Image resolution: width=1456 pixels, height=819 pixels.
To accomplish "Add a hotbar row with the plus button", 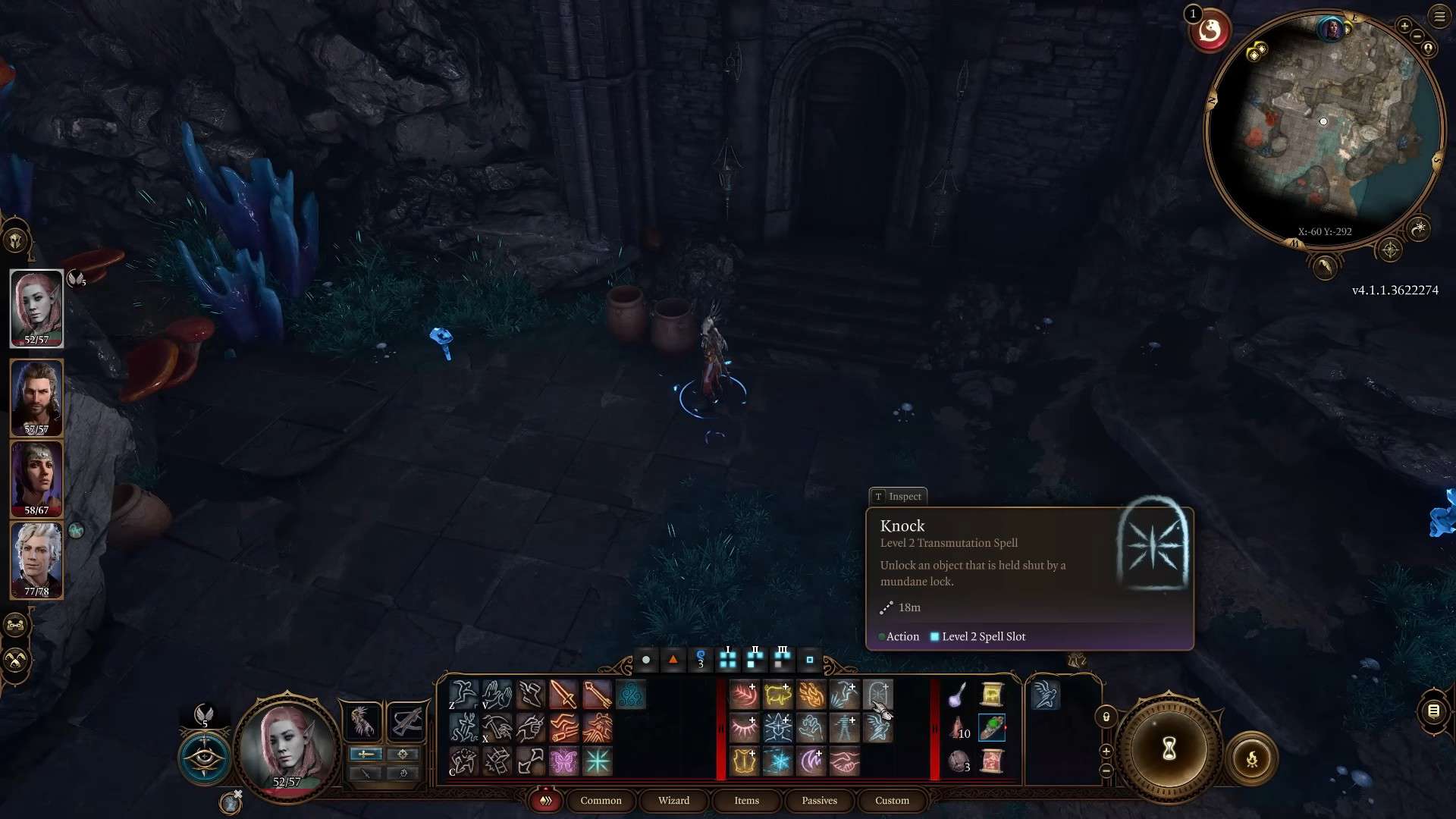I will 1106,752.
